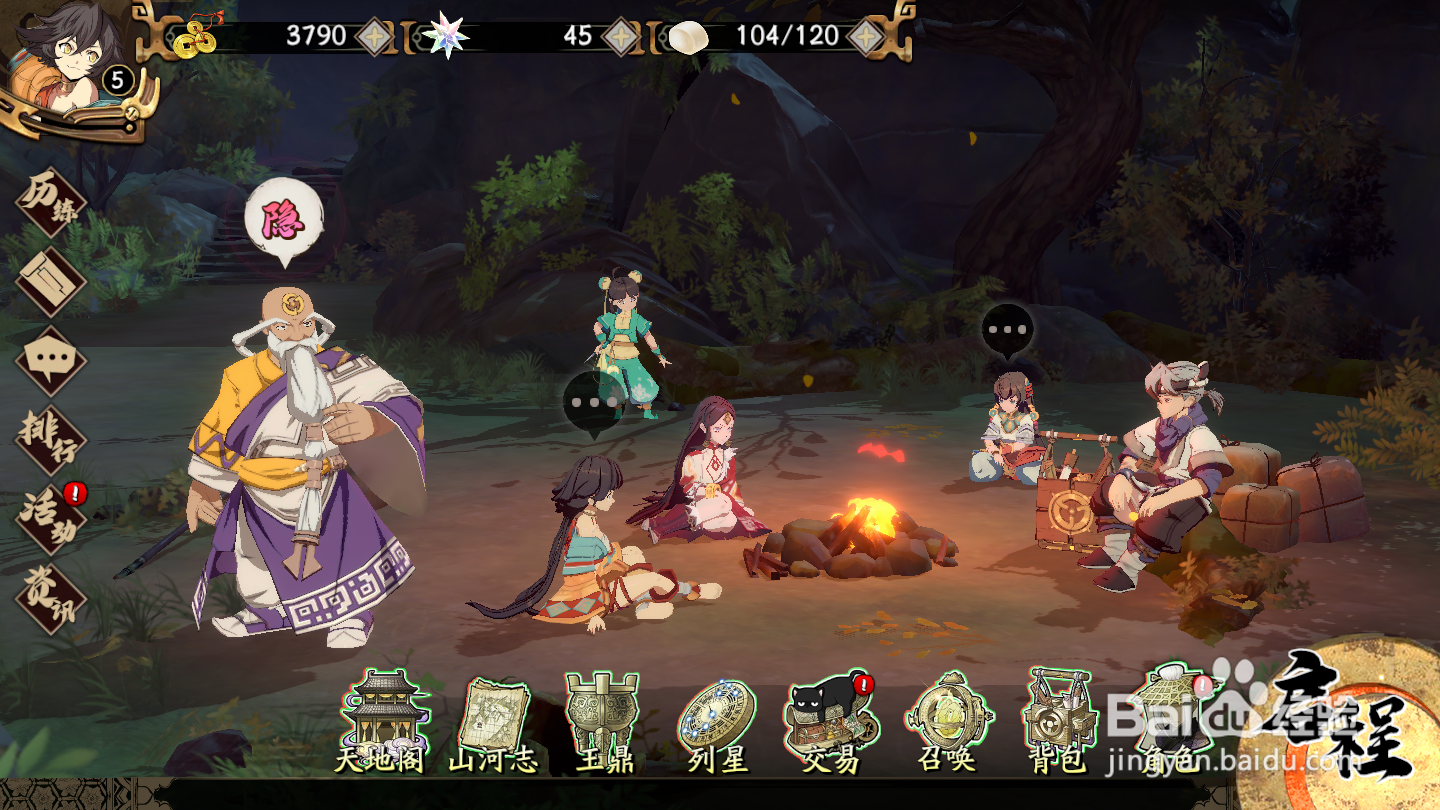The width and height of the screenshot is (1440, 810).
Task: Enter 天地阁 pavilion
Action: 380,722
